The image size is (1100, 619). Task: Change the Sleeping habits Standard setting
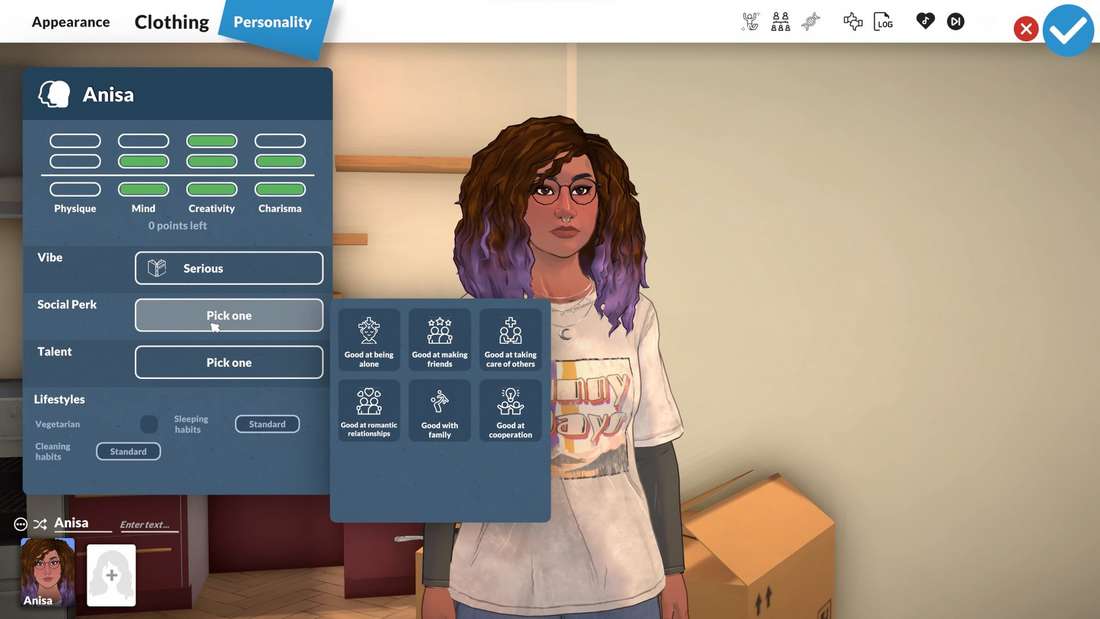(x=267, y=424)
